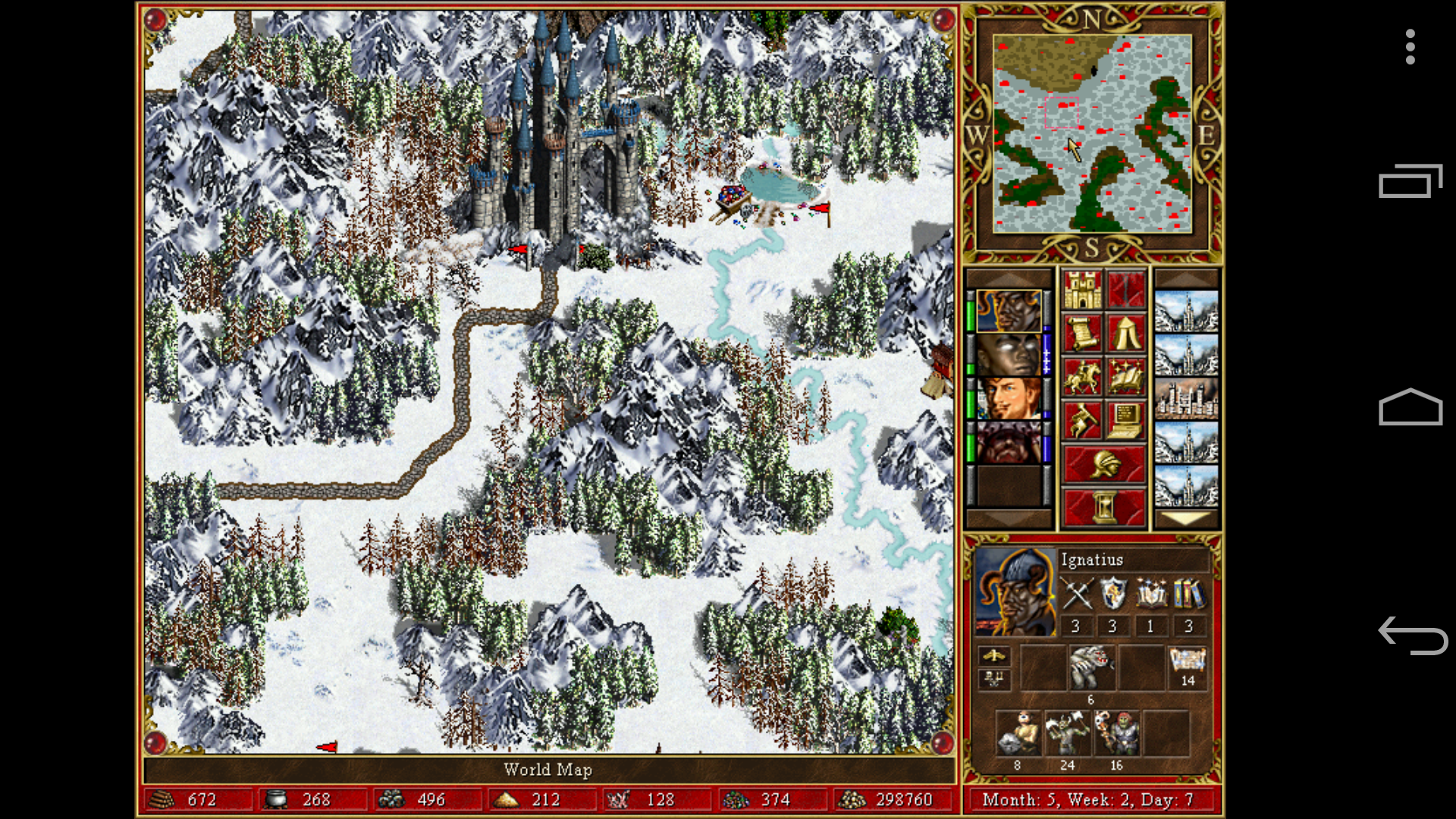This screenshot has height=819, width=1456.
Task: Select the next hero with the helmet icon
Action: click(1105, 463)
